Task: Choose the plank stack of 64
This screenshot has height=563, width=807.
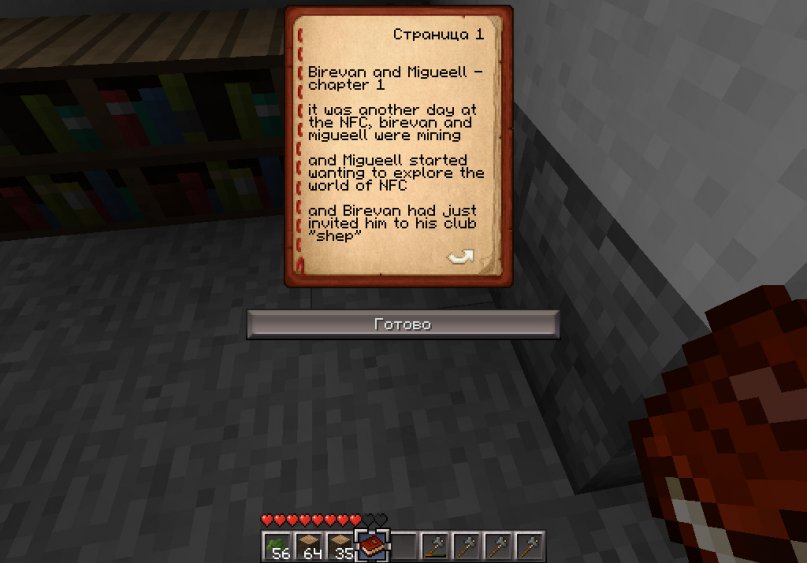Action: coord(310,546)
